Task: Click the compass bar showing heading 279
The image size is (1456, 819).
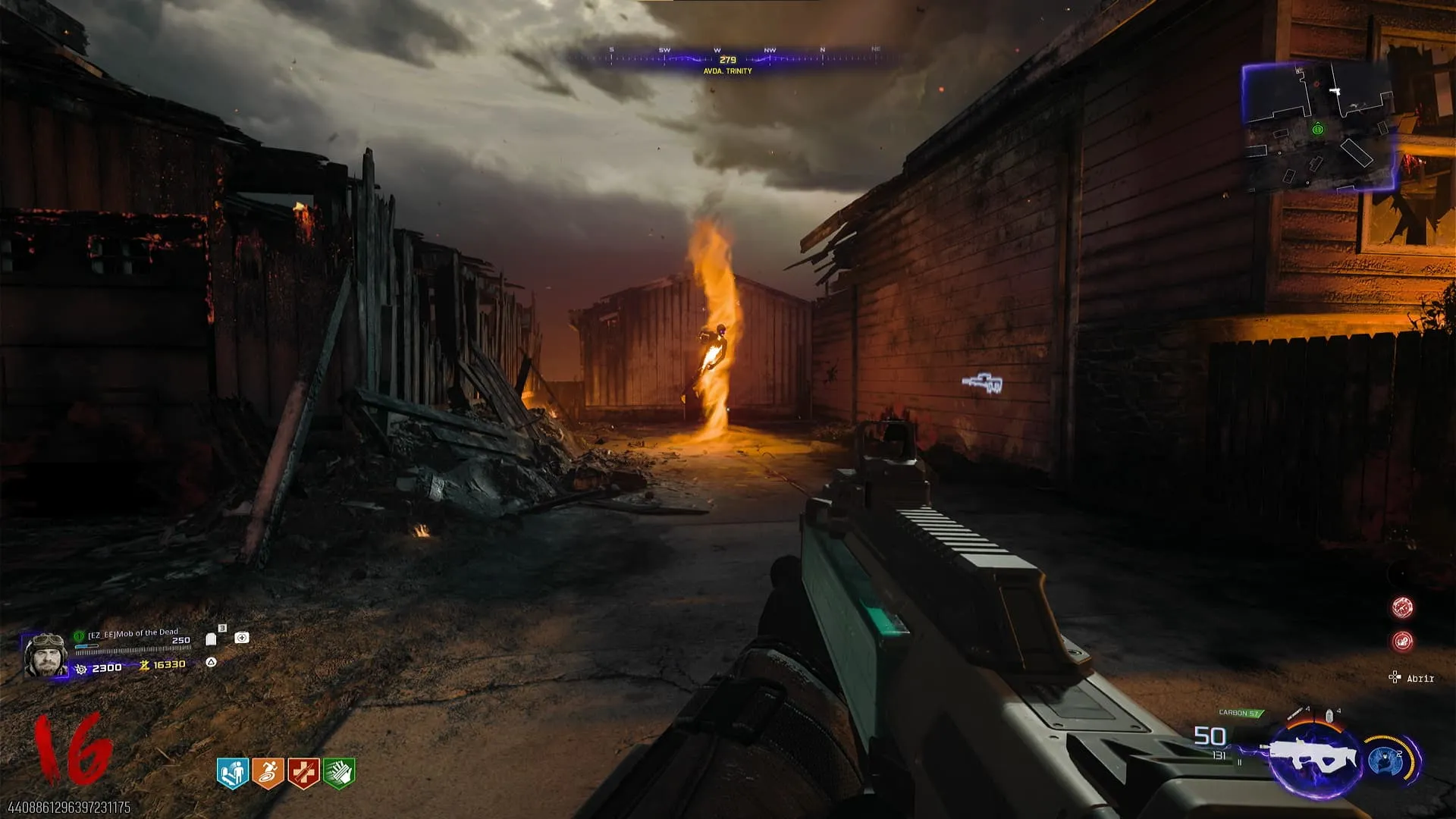Action: 727,60
